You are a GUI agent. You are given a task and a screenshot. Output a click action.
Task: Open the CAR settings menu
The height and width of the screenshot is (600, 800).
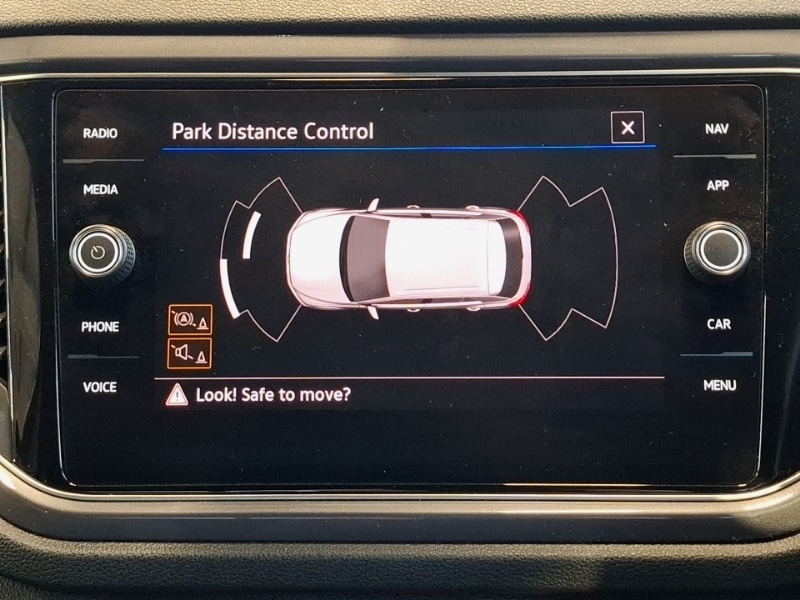coord(718,324)
